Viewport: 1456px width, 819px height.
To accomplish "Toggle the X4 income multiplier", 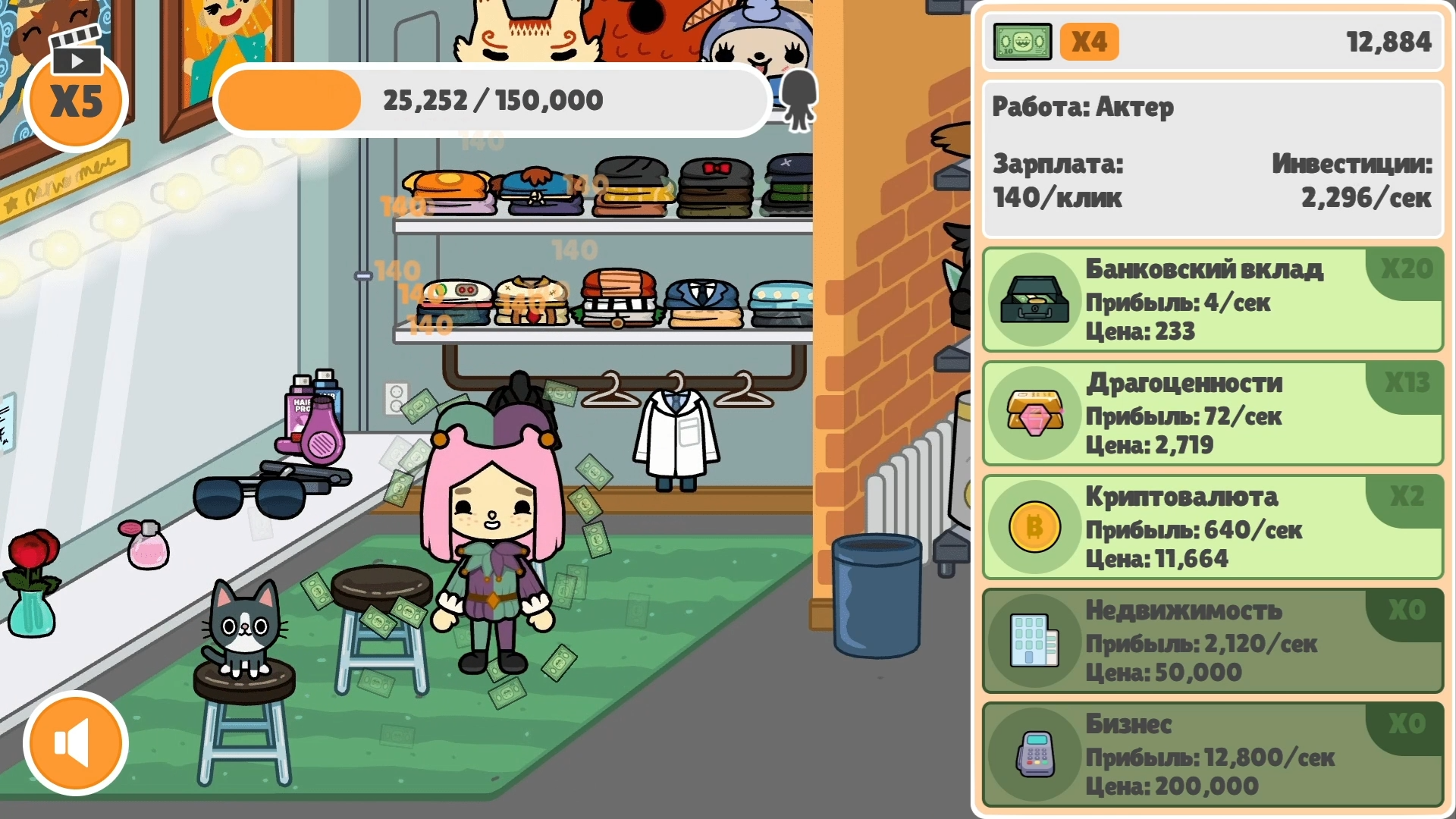I will tap(1090, 42).
